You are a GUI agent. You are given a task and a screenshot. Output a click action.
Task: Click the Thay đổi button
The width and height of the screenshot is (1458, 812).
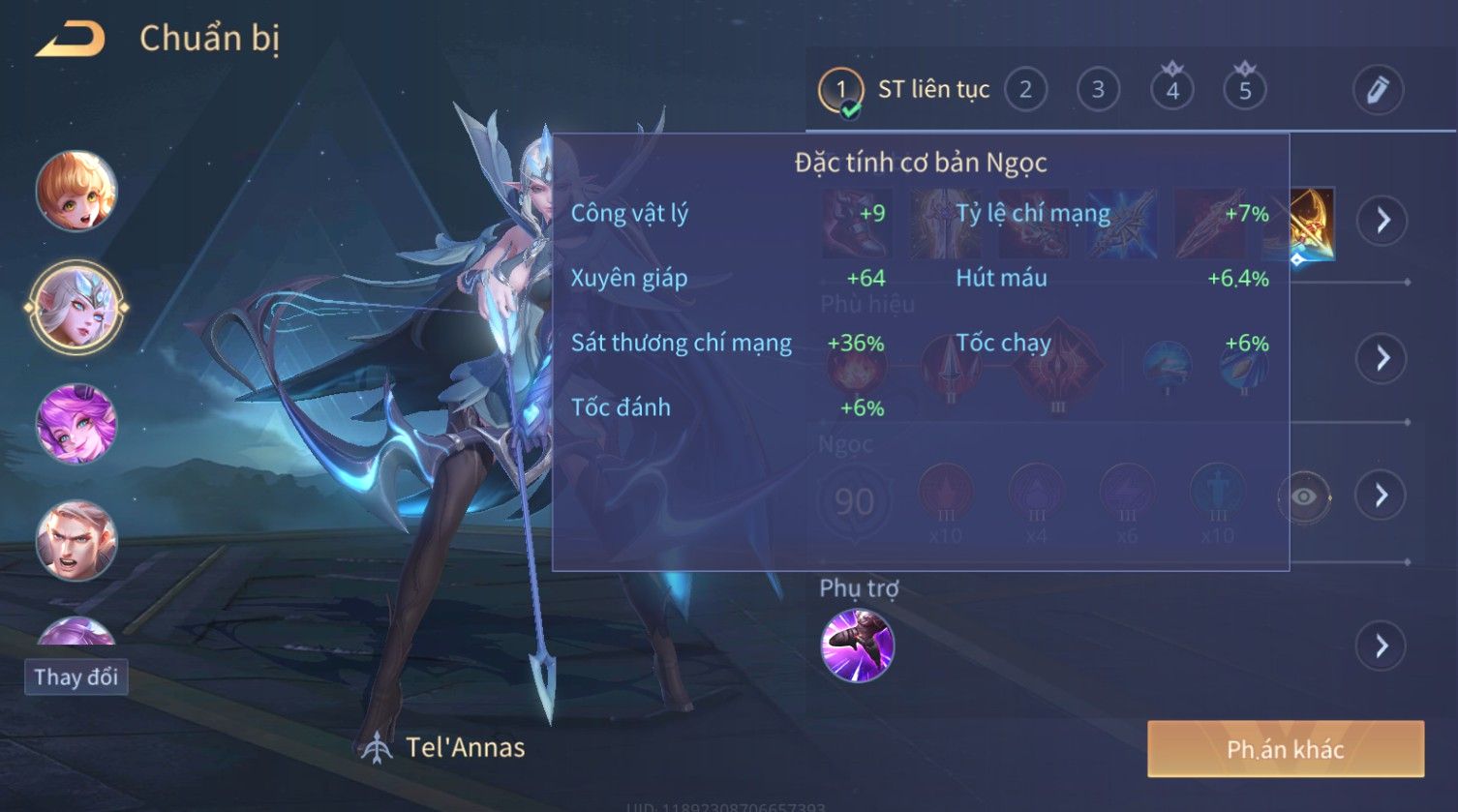point(76,677)
